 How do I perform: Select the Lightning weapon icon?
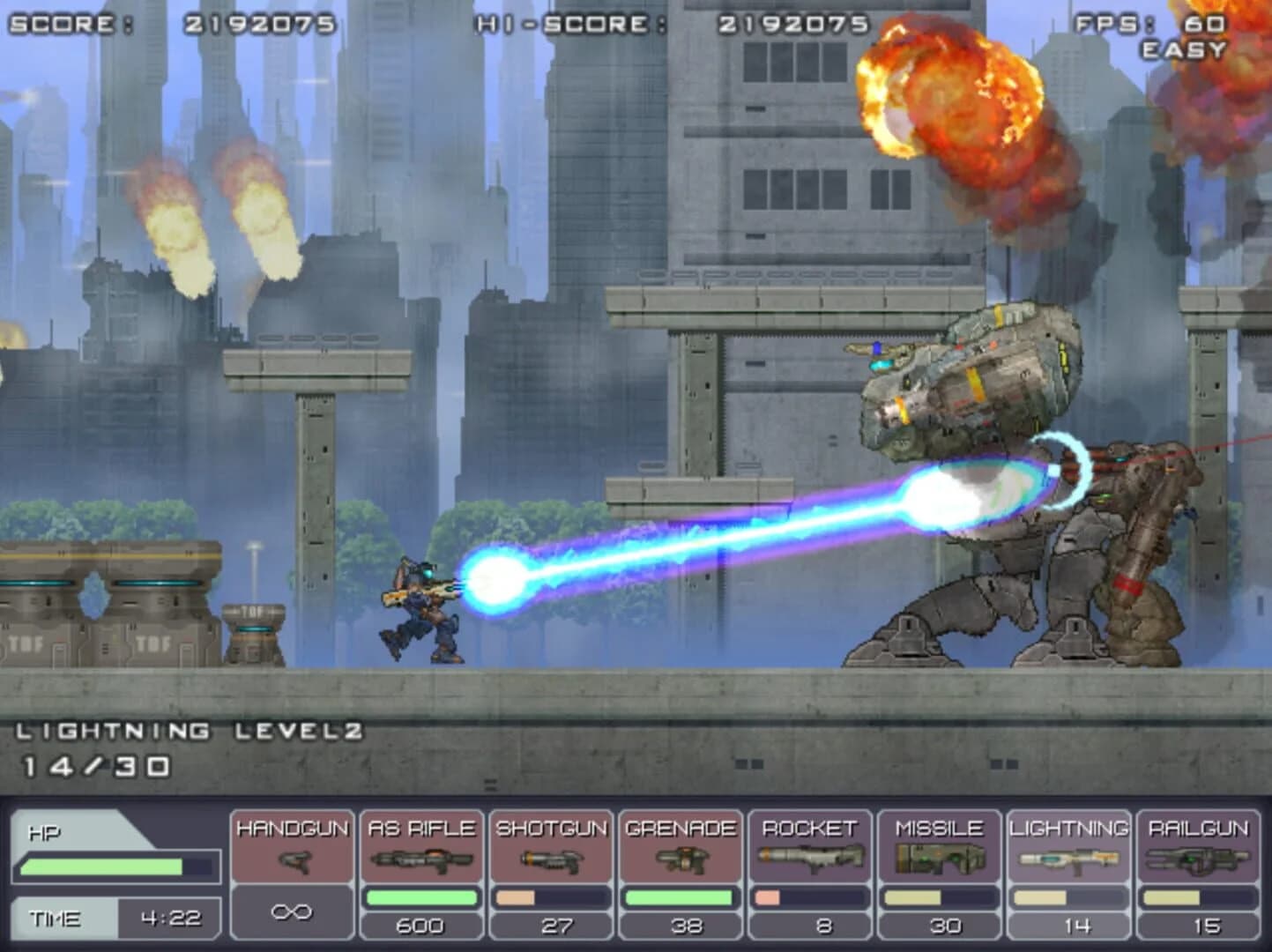tap(1068, 859)
